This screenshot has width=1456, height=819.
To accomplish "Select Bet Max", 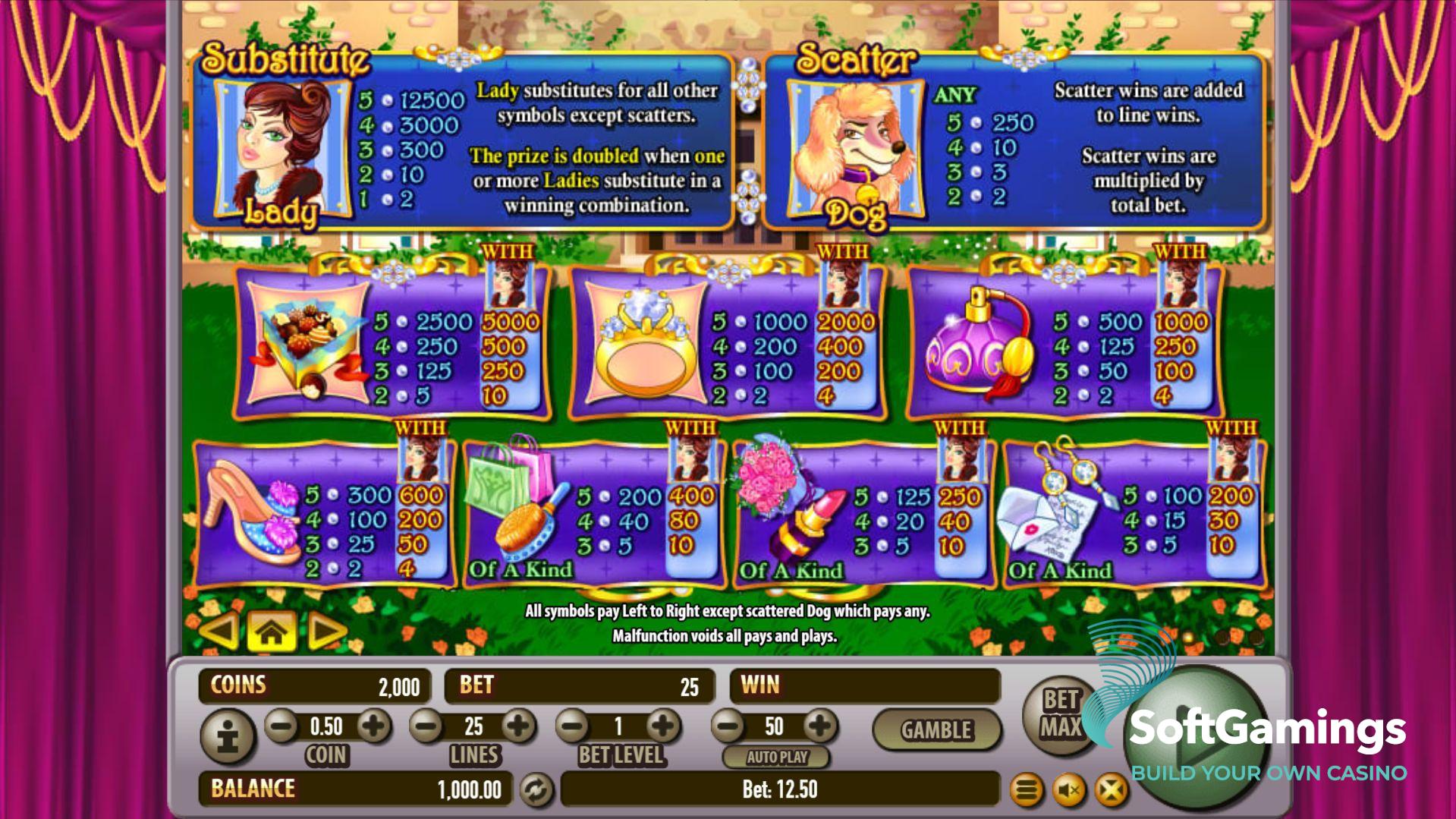I will point(1060,714).
